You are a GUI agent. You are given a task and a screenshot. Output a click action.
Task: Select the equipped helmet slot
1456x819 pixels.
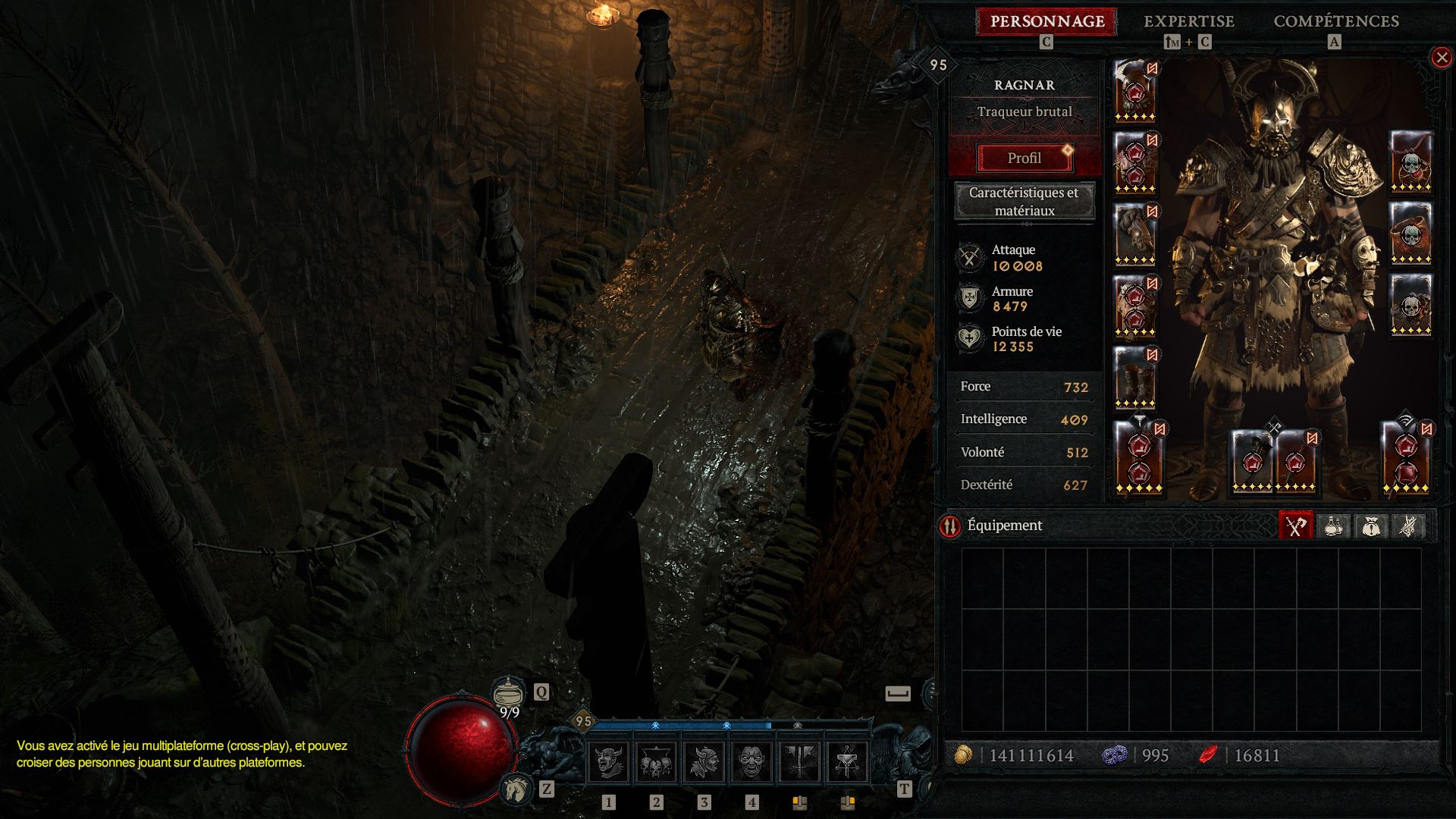tap(1135, 91)
